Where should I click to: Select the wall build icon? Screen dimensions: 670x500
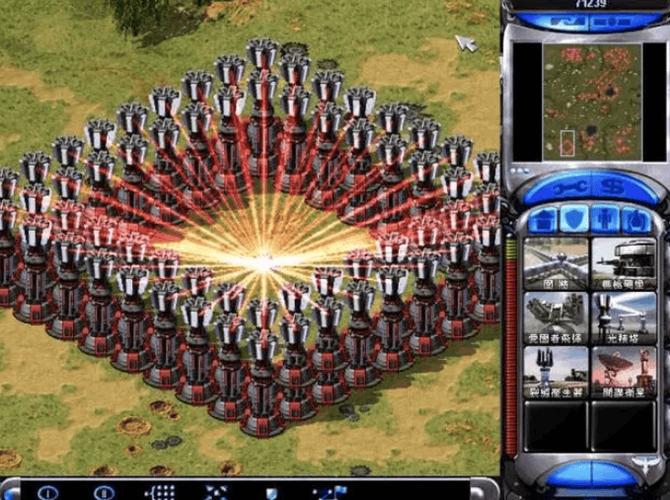(x=556, y=262)
